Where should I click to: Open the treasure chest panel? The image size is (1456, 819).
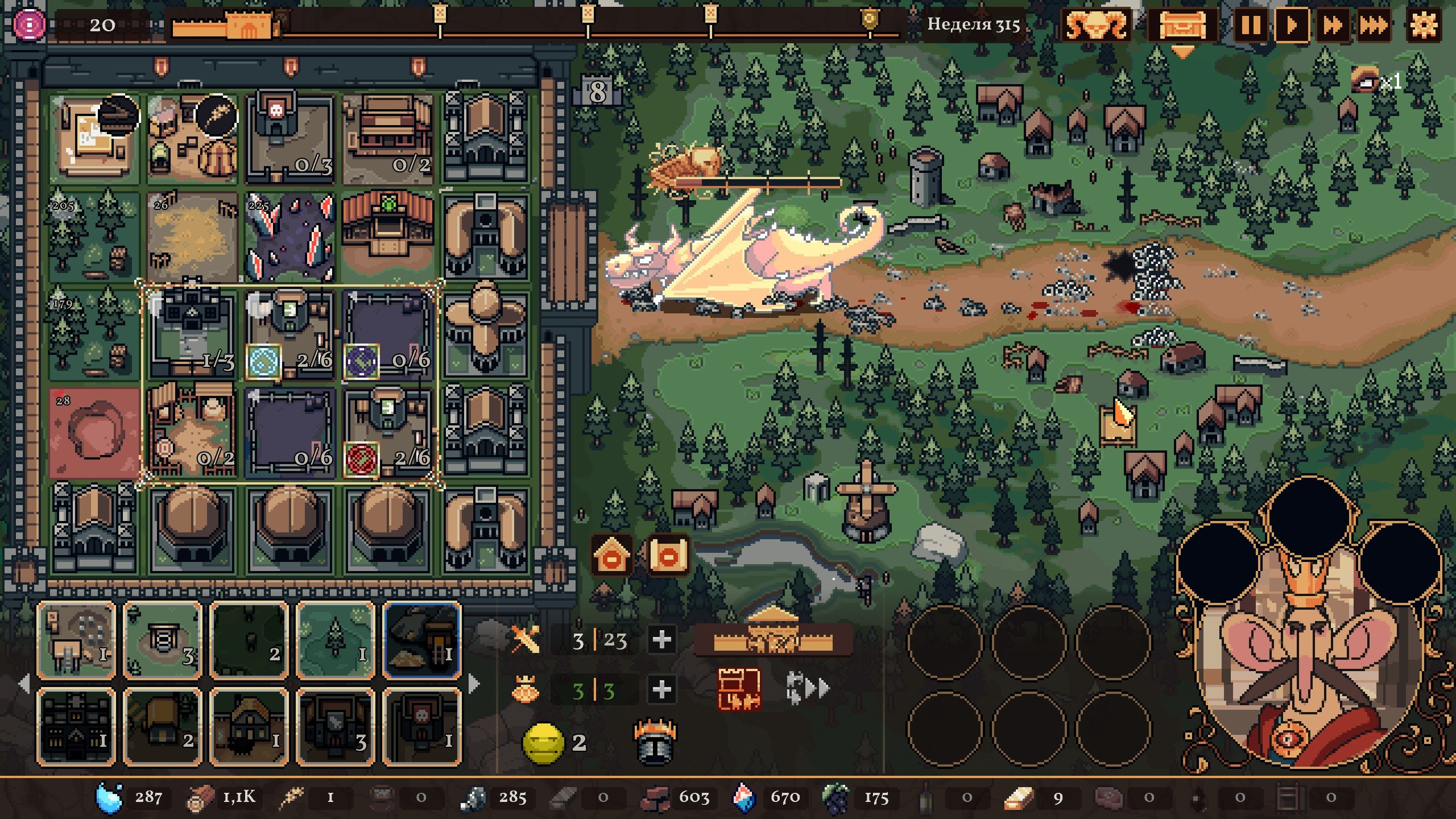1182,26
